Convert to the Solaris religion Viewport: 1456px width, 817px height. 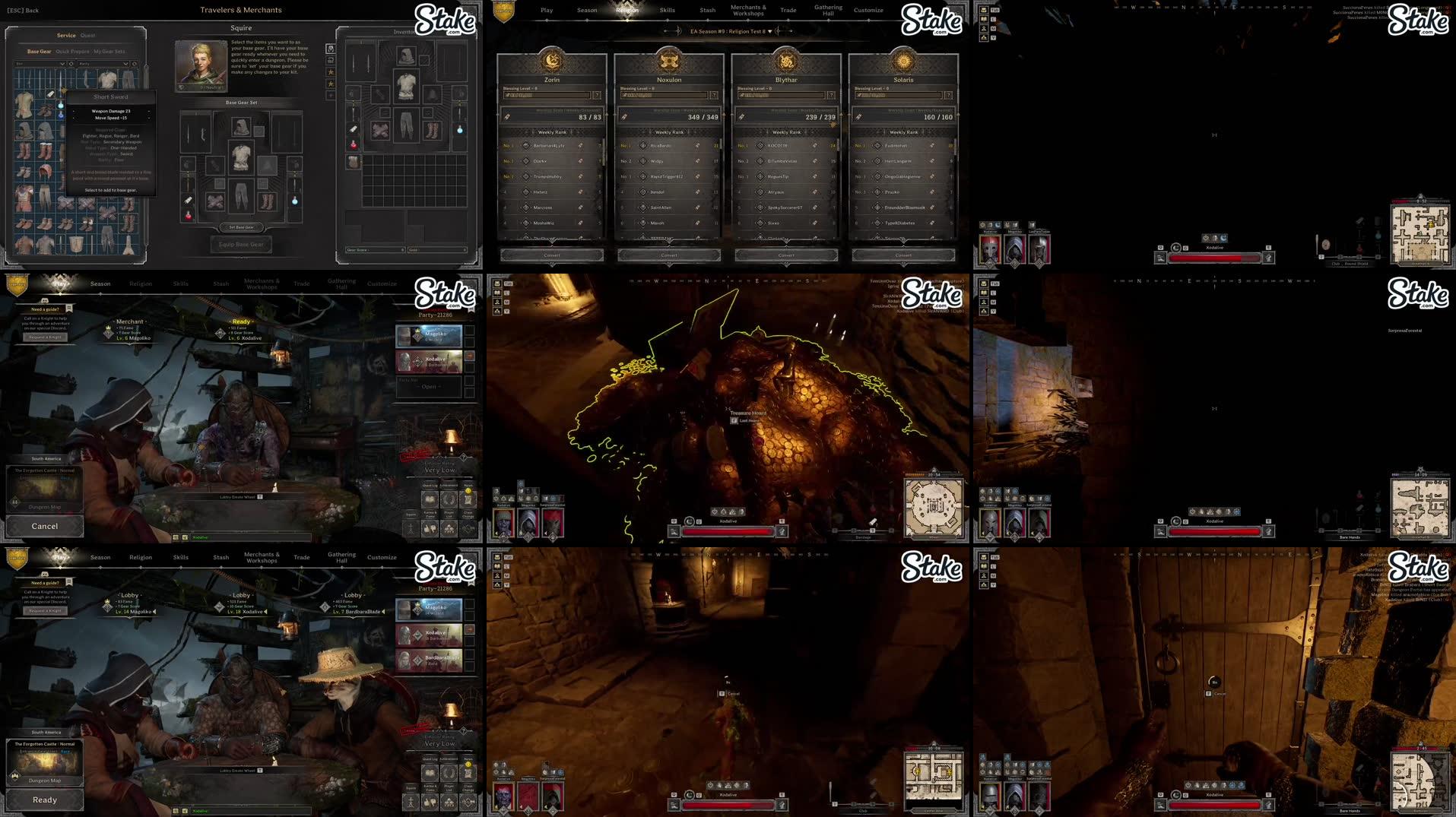point(903,255)
